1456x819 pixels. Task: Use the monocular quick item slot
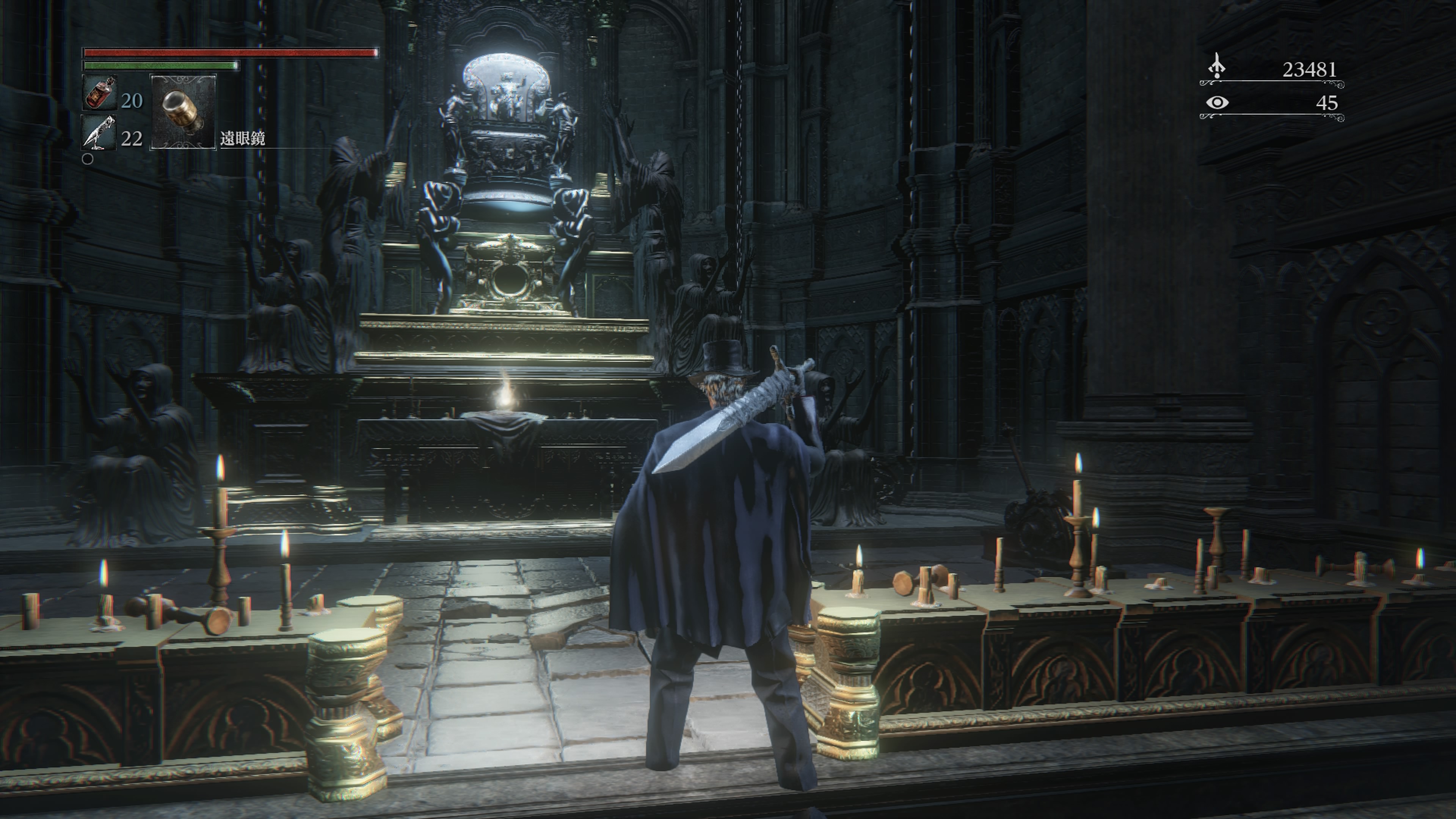click(183, 111)
